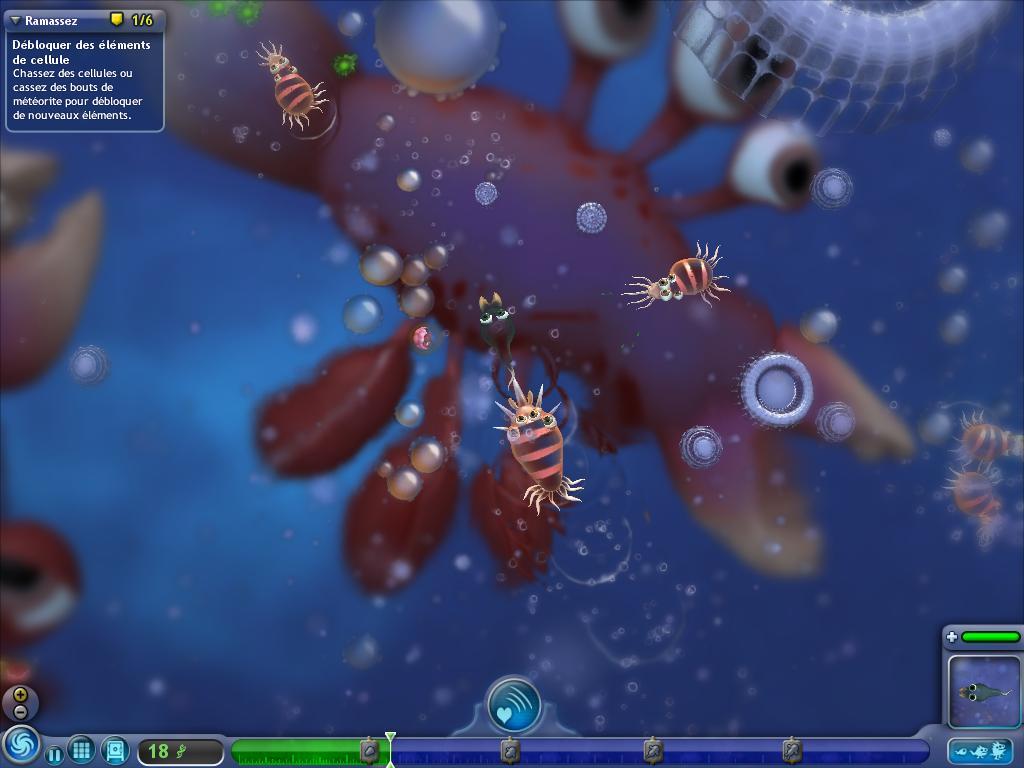
Task: Select the creature portrait thumbnail
Action: pos(982,690)
